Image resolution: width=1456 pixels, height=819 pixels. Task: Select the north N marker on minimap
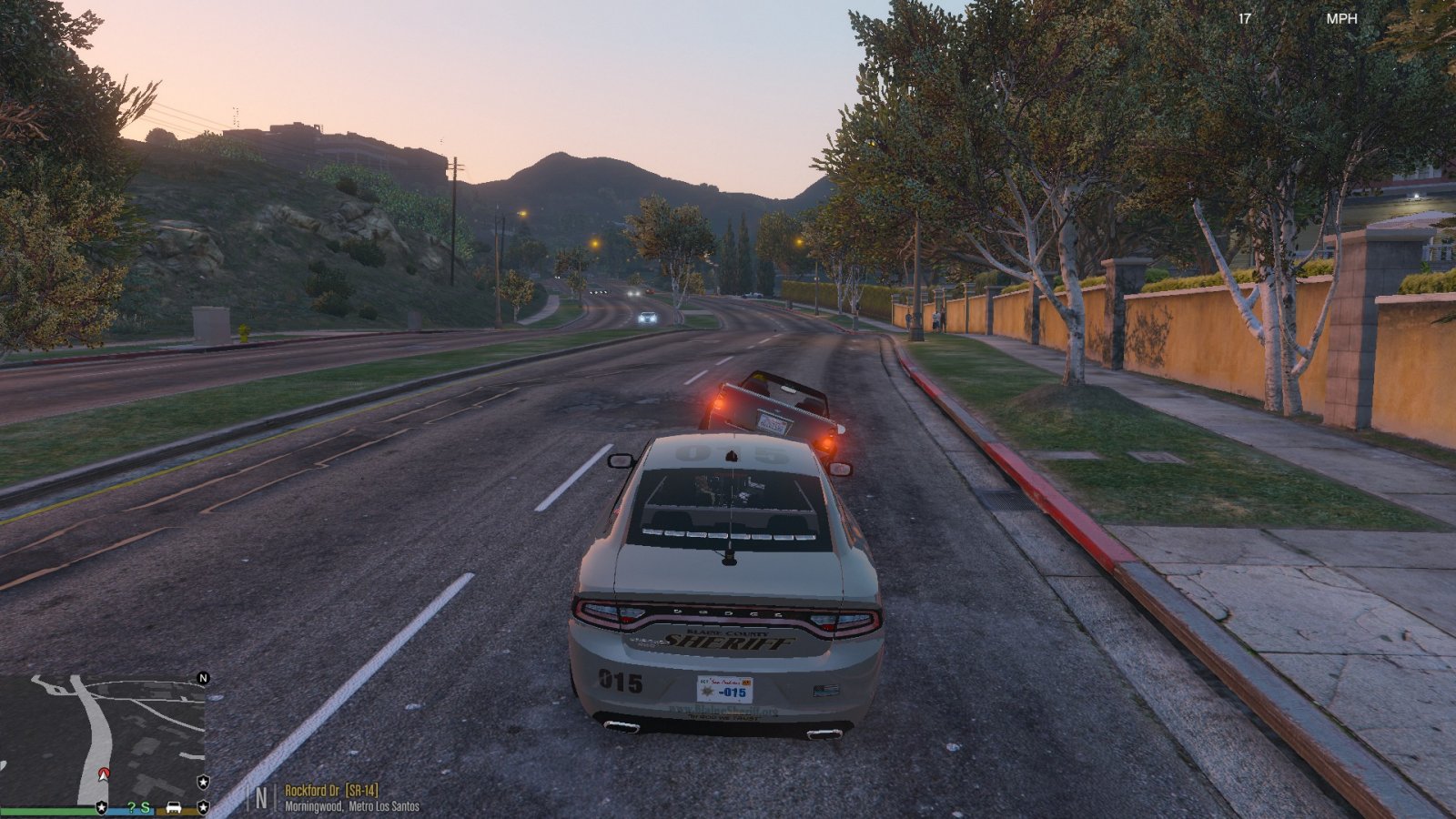pos(204,678)
